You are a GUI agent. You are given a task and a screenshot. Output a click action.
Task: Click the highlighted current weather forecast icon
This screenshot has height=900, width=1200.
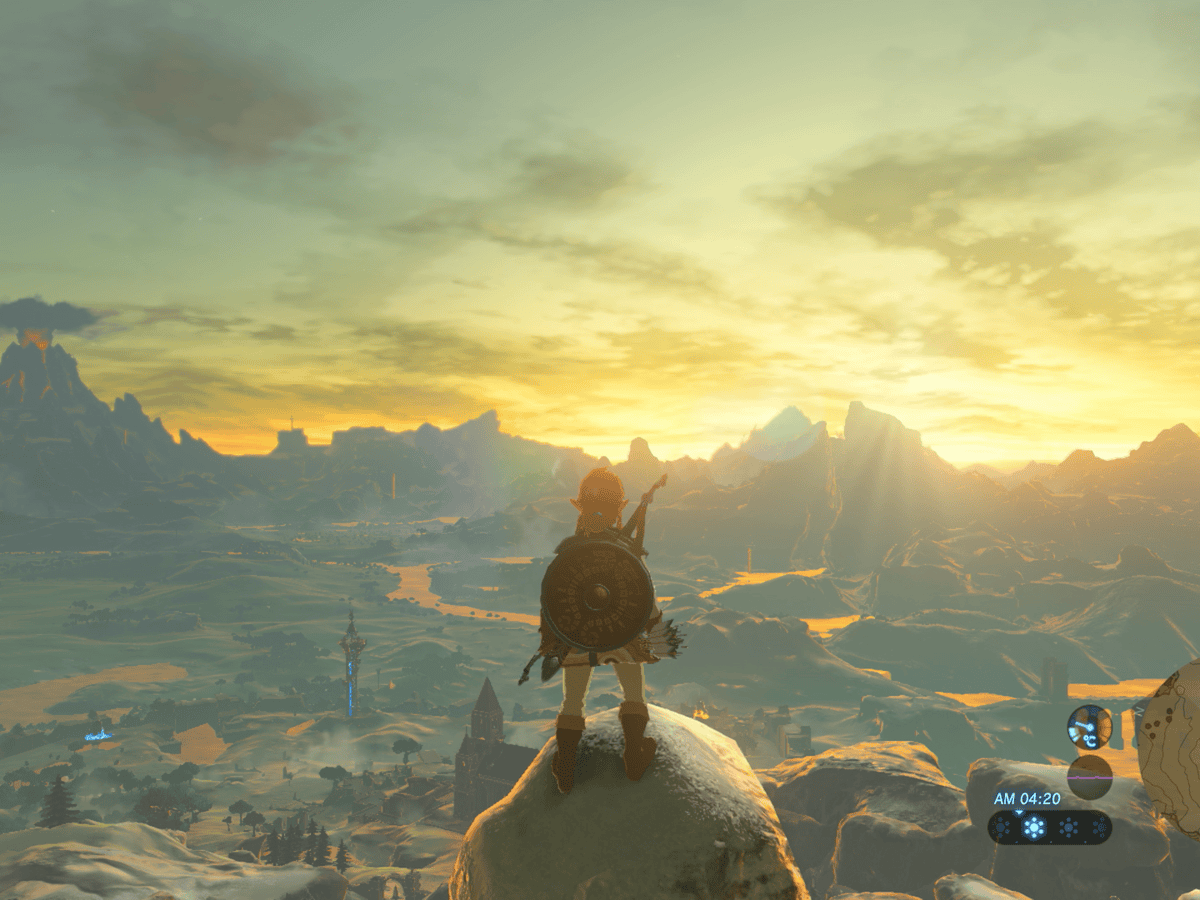(1034, 827)
